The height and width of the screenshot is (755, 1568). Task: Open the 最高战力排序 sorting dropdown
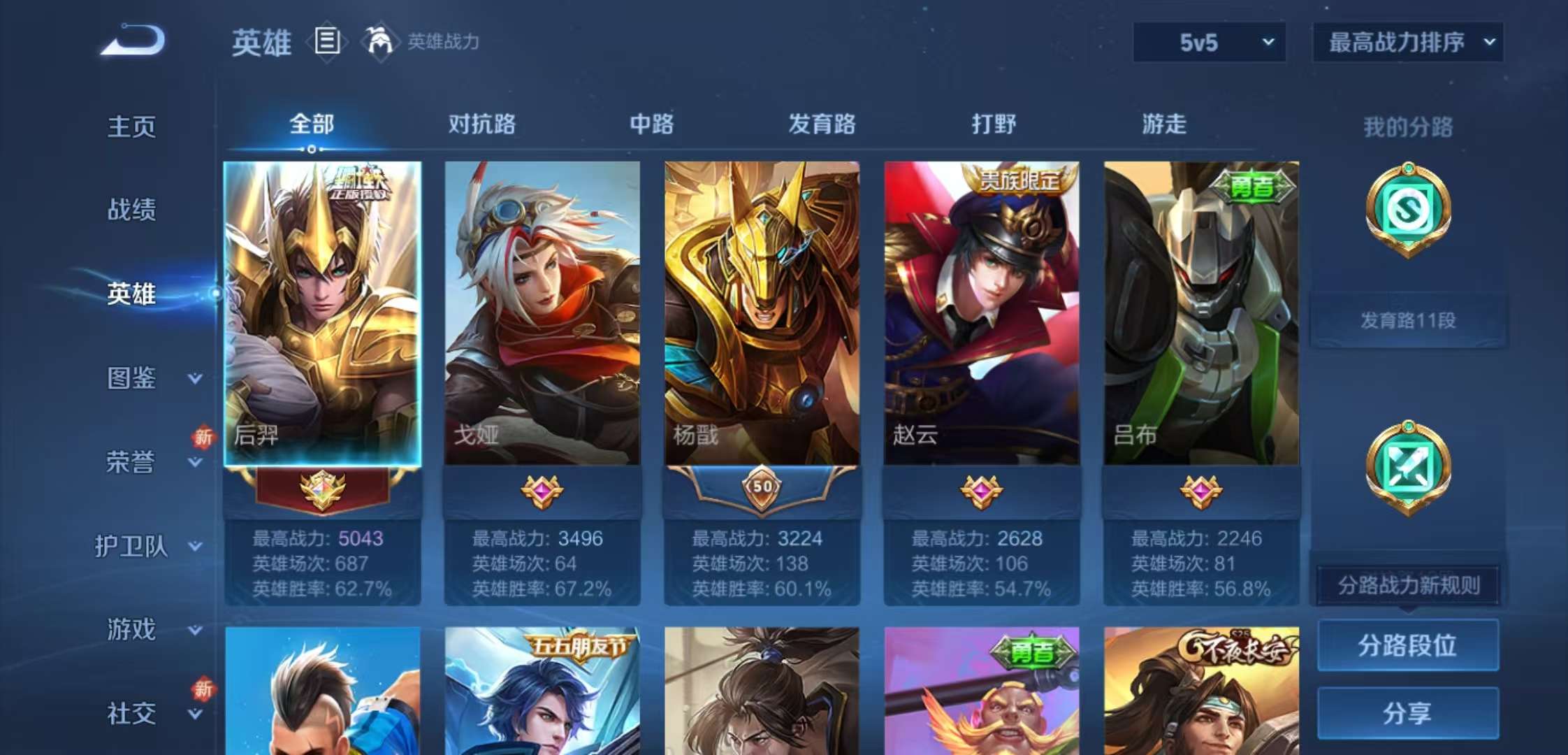(x=1408, y=42)
